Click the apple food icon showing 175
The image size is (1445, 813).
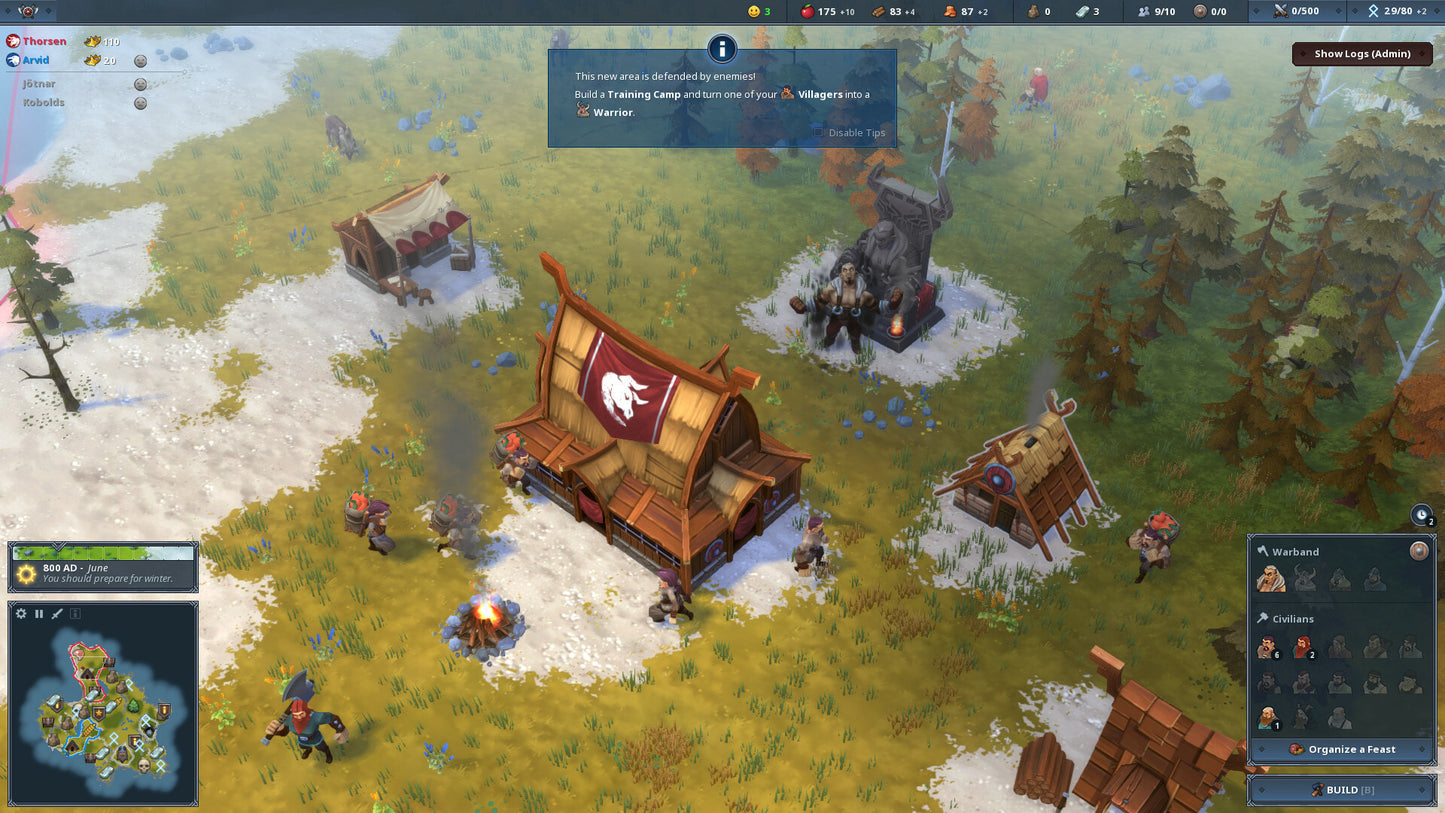point(810,11)
